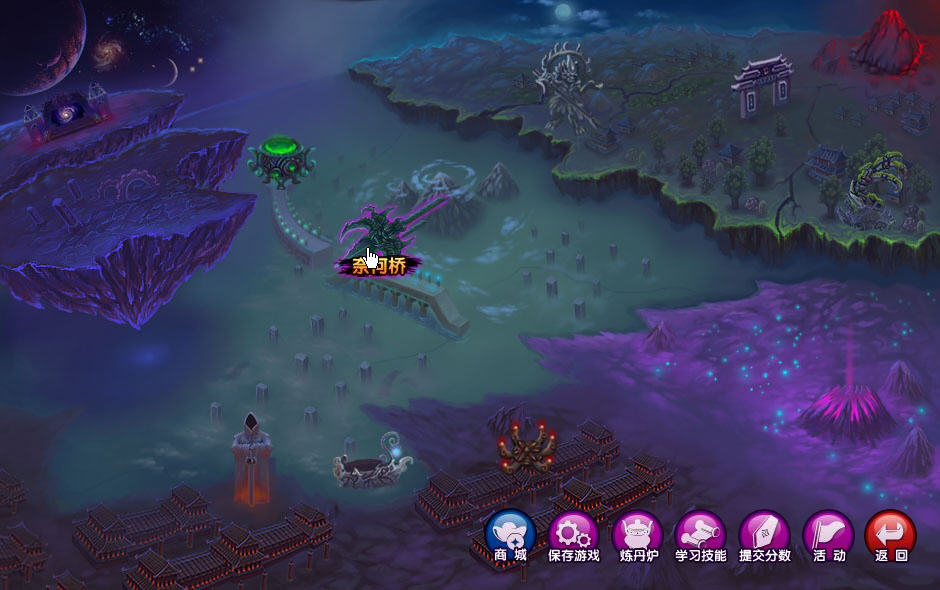Select the 学习技能 learn skills button
This screenshot has width=940, height=590.
click(x=700, y=534)
